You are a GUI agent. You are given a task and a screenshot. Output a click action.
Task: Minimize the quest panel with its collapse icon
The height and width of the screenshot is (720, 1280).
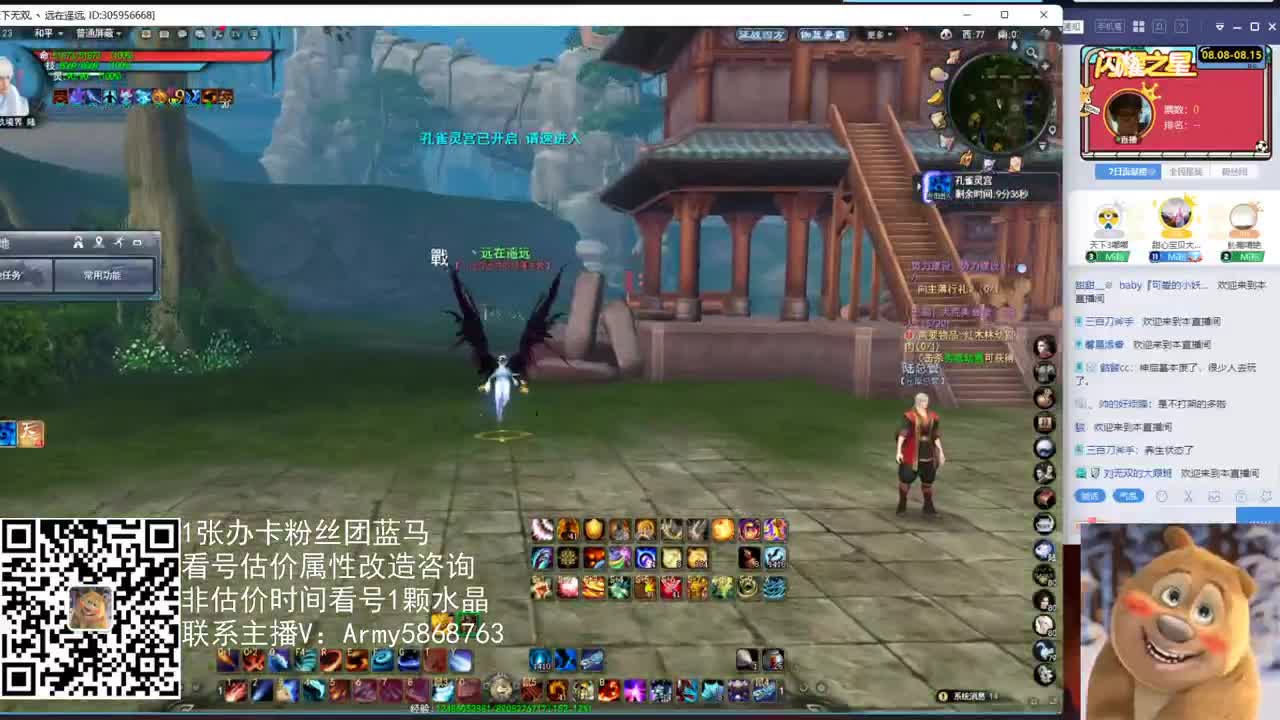pos(138,242)
